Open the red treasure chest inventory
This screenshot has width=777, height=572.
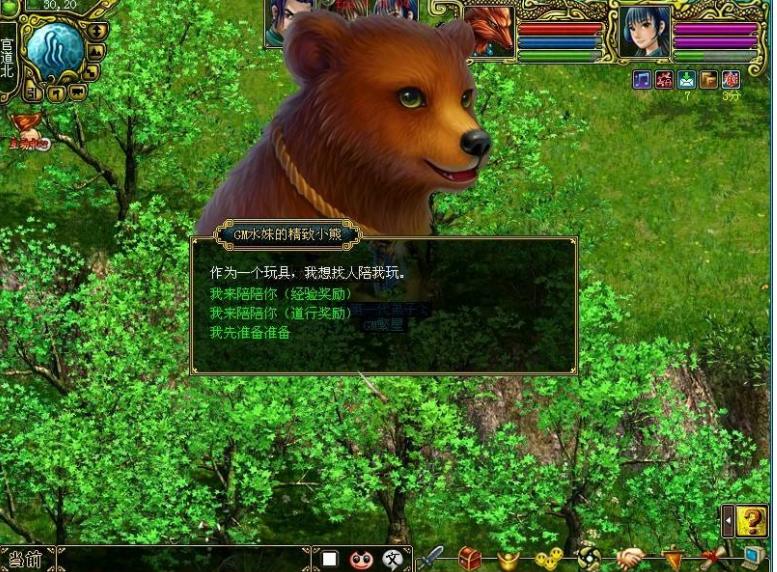pyautogui.click(x=470, y=558)
